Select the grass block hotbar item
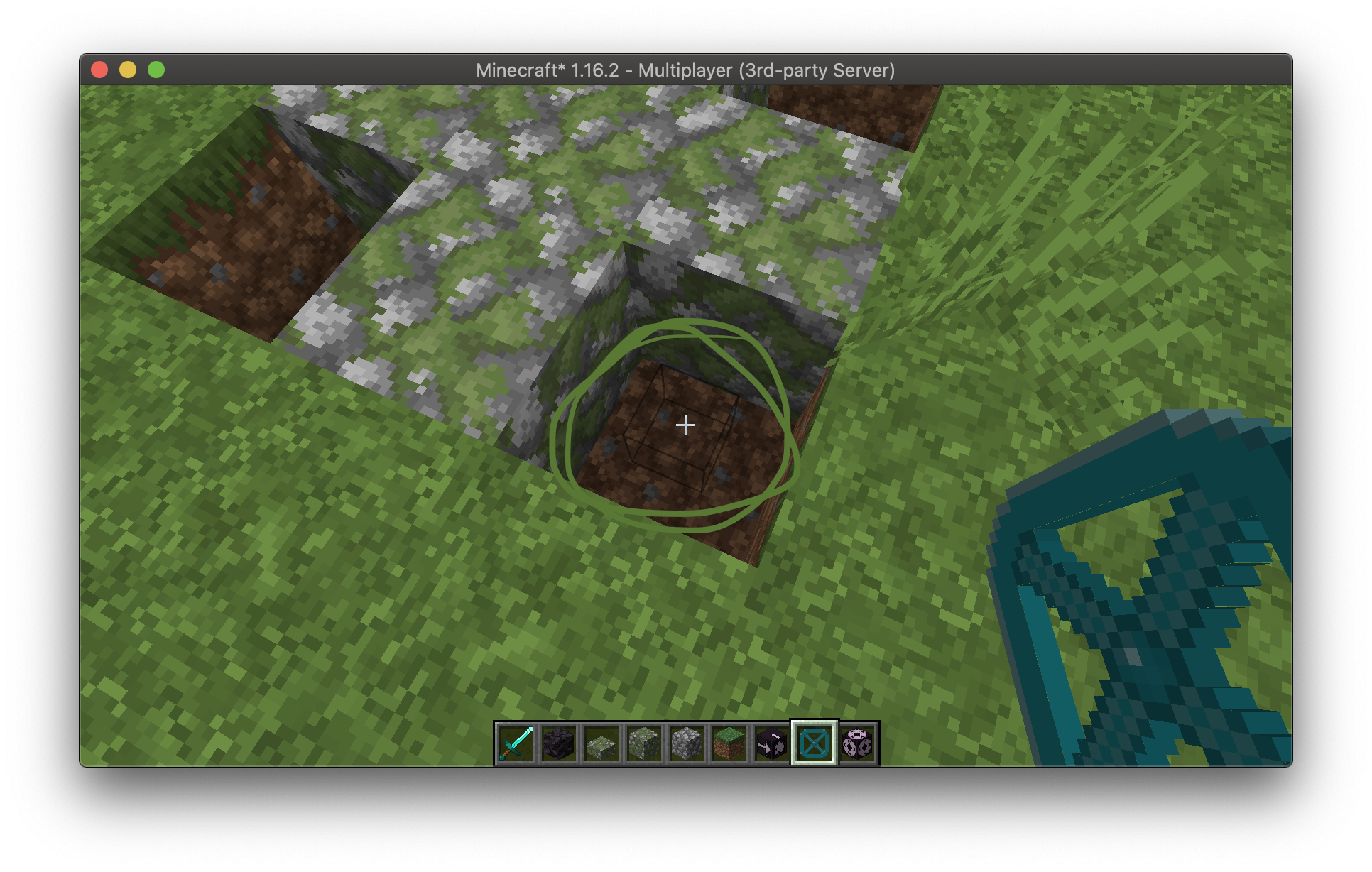The image size is (1372, 872). point(729,743)
